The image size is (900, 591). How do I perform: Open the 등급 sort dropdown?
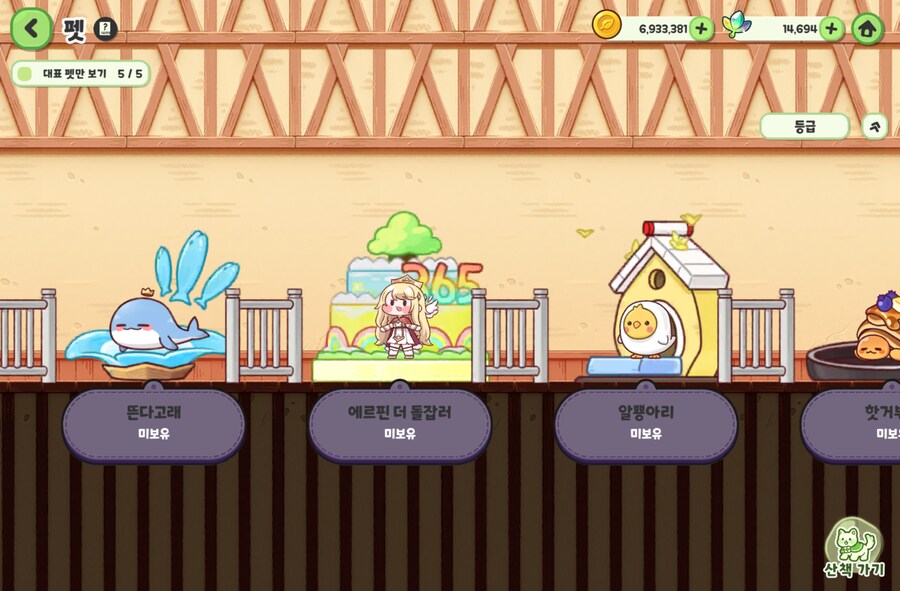pyautogui.click(x=805, y=126)
